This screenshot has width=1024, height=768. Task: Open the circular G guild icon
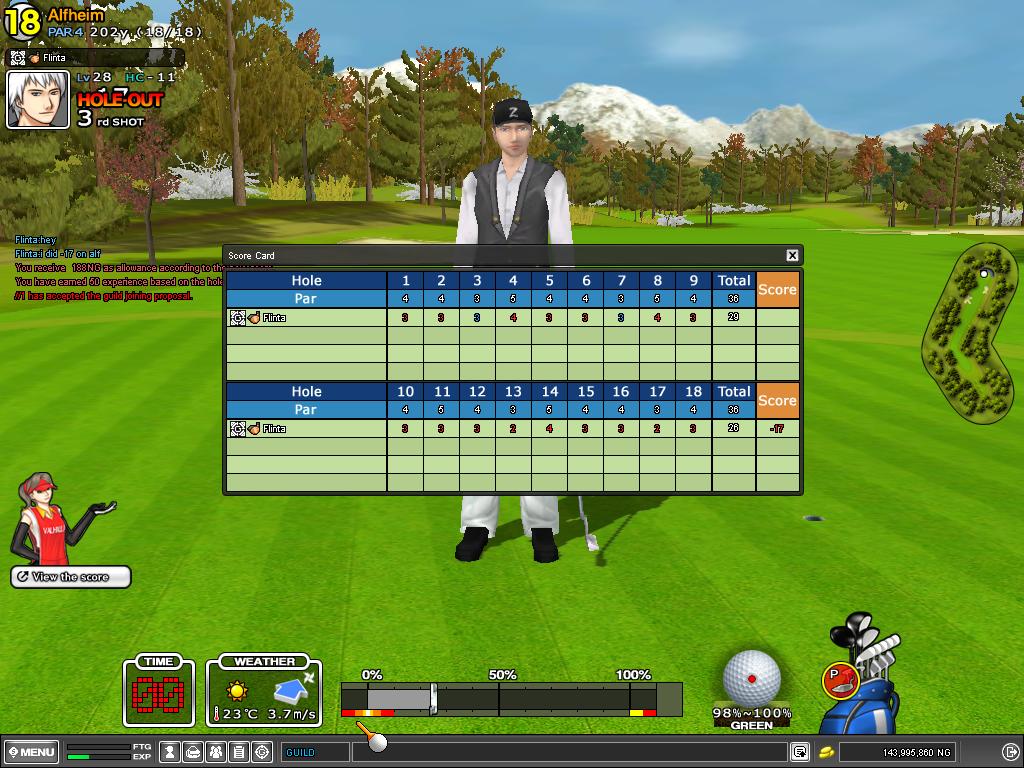point(262,752)
